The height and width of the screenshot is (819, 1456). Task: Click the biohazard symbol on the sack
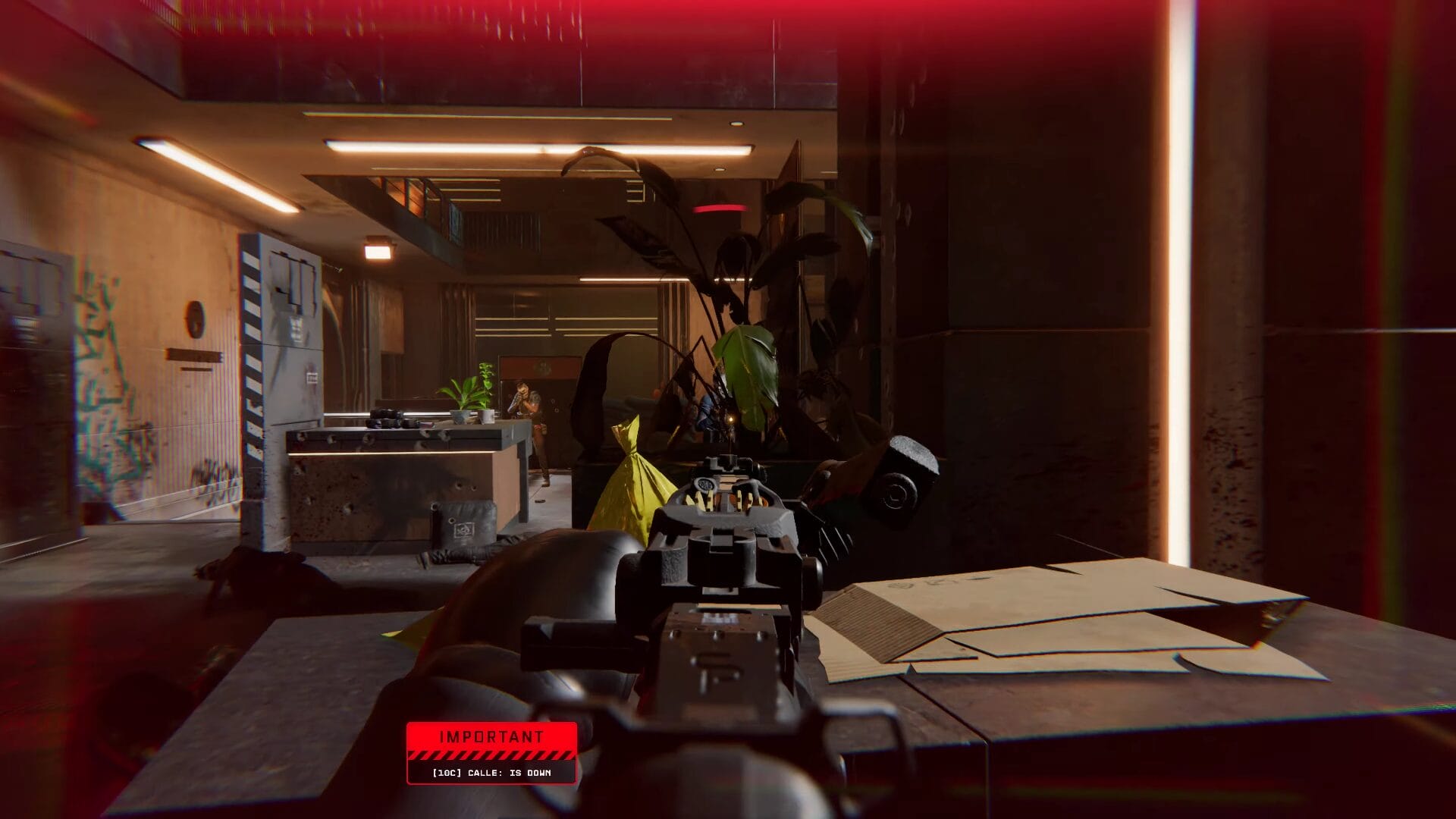coord(466,529)
